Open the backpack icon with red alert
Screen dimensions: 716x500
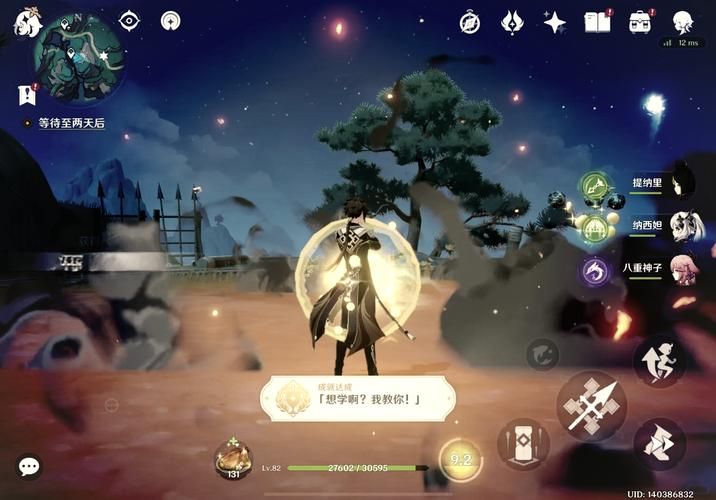click(640, 22)
